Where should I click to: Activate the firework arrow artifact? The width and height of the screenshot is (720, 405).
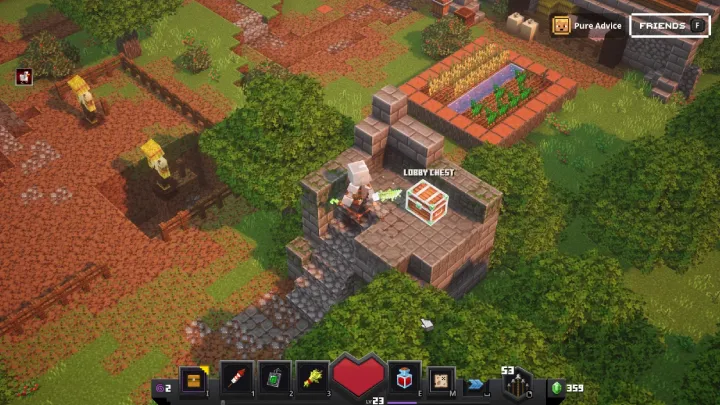[x=236, y=378]
